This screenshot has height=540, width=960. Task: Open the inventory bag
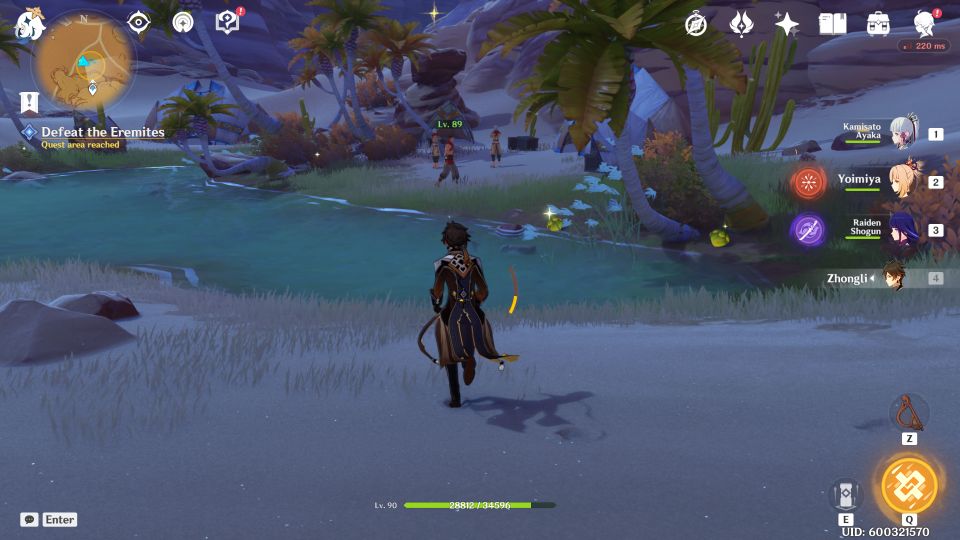(x=878, y=24)
